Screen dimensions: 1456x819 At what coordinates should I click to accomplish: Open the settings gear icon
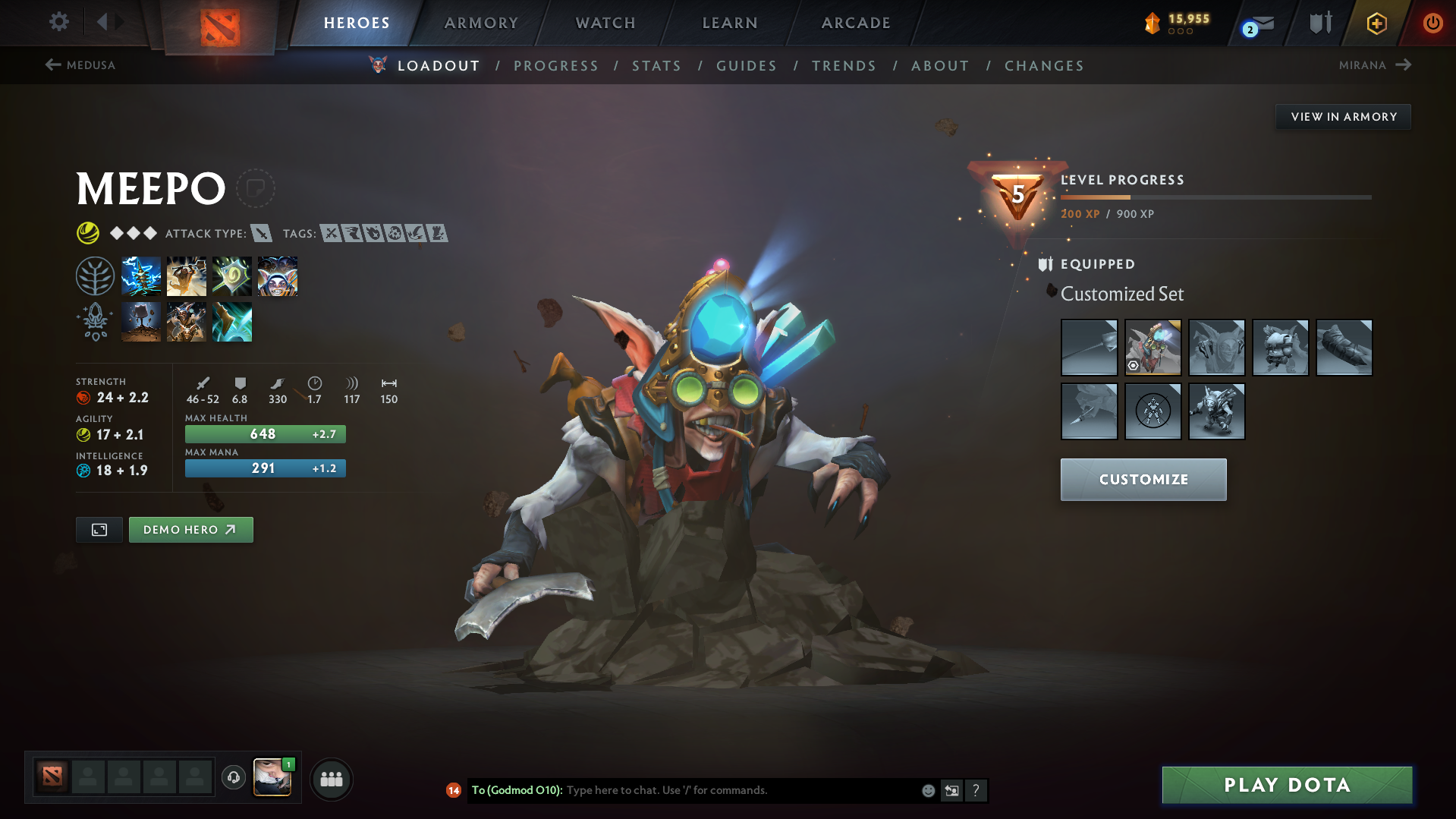pyautogui.click(x=58, y=22)
